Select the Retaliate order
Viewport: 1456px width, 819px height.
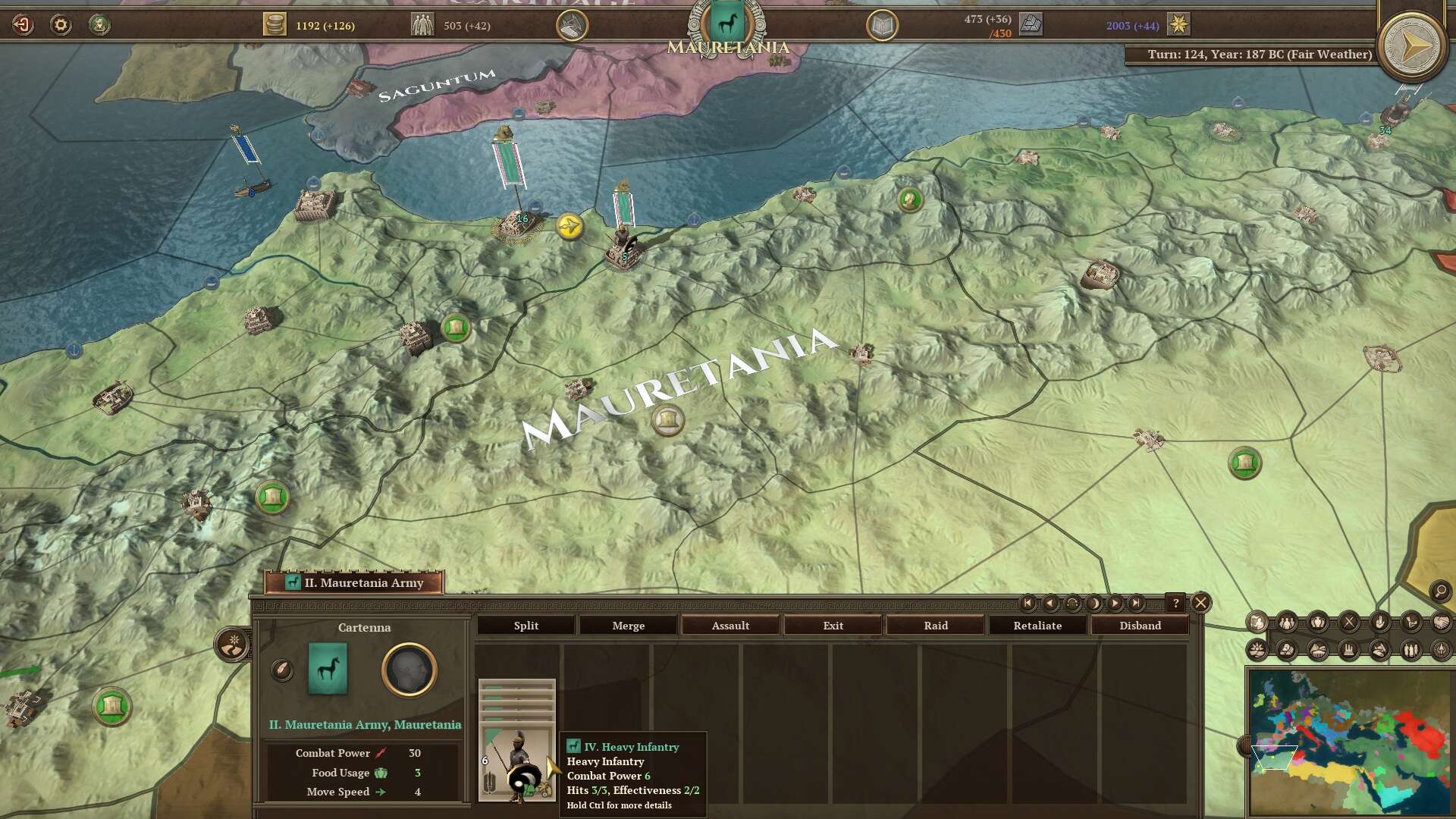[x=1037, y=626]
